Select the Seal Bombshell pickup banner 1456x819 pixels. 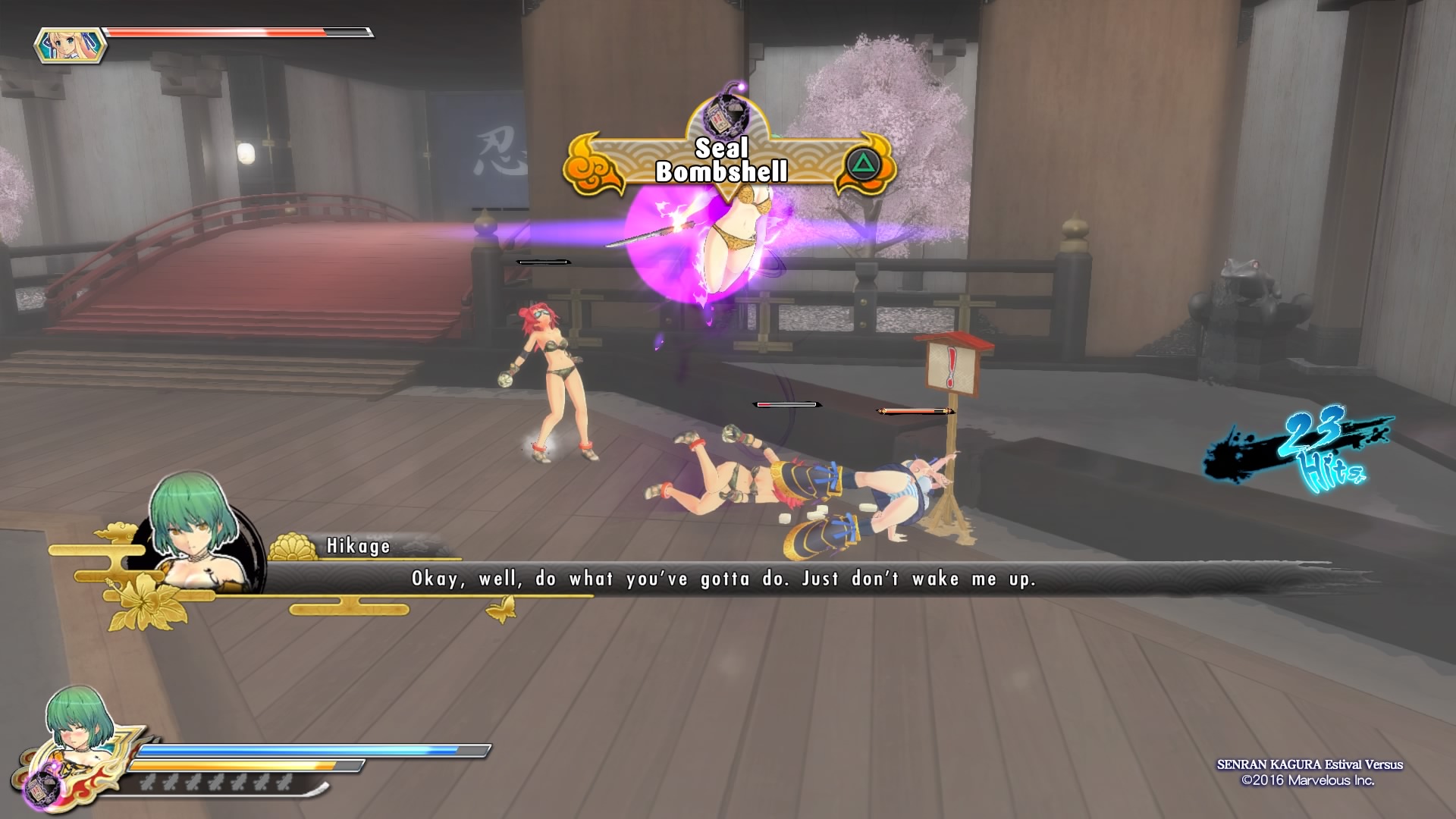[x=730, y=162]
